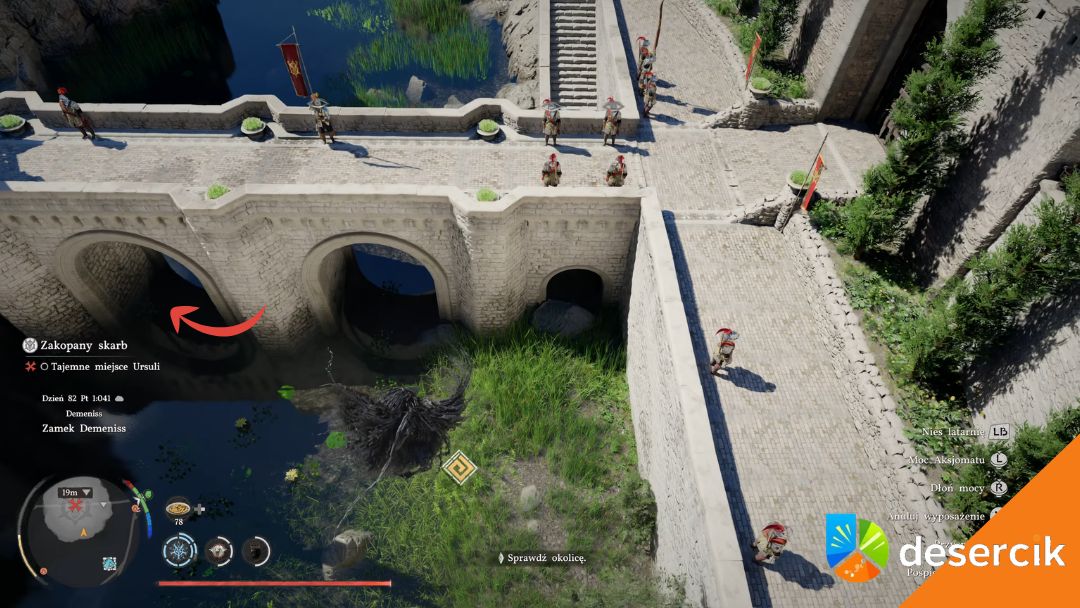This screenshot has width=1080, height=608.
Task: Click the middle round skill icon
Action: [219, 550]
